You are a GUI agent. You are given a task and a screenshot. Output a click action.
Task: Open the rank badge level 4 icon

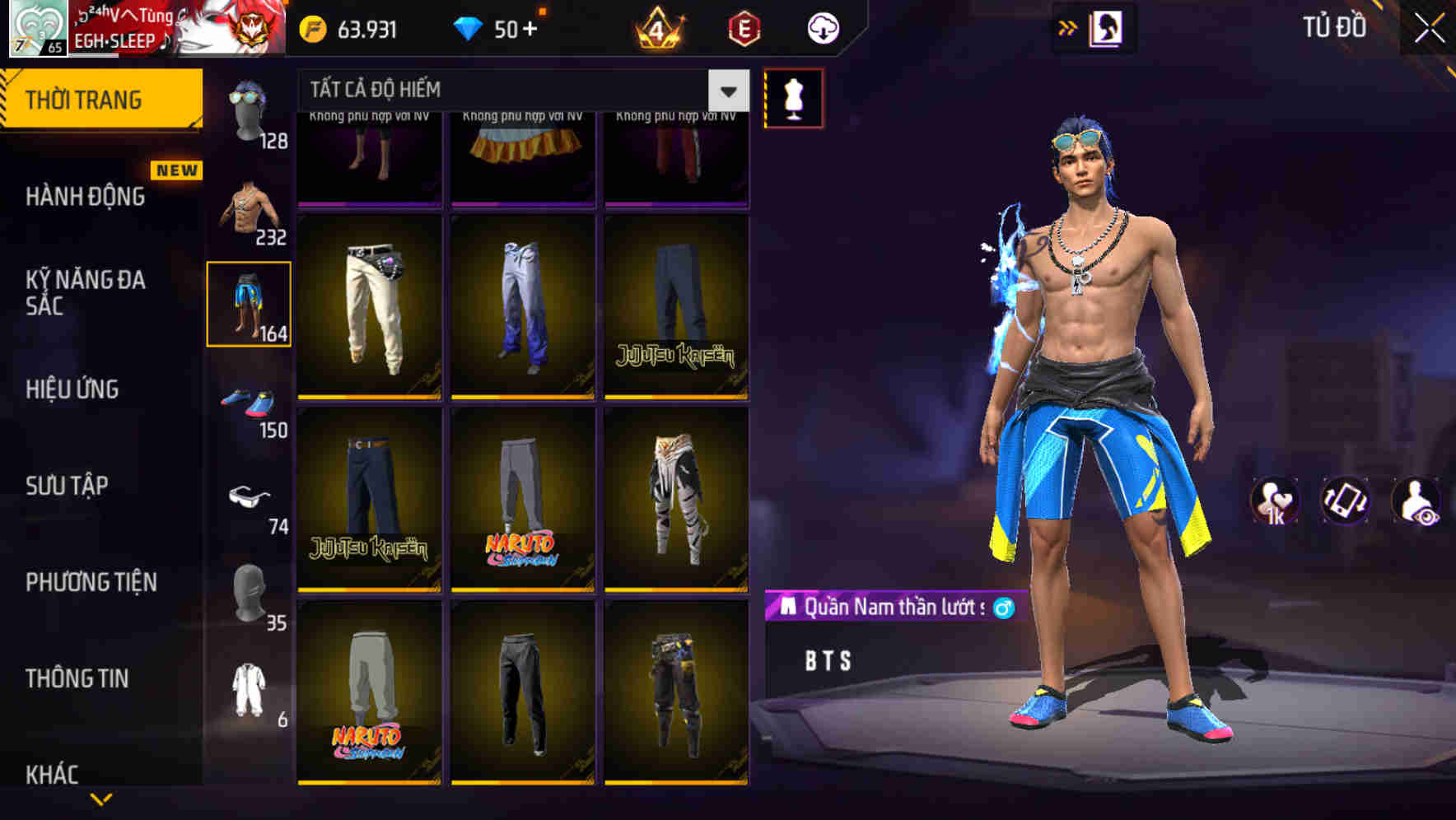pyautogui.click(x=659, y=27)
